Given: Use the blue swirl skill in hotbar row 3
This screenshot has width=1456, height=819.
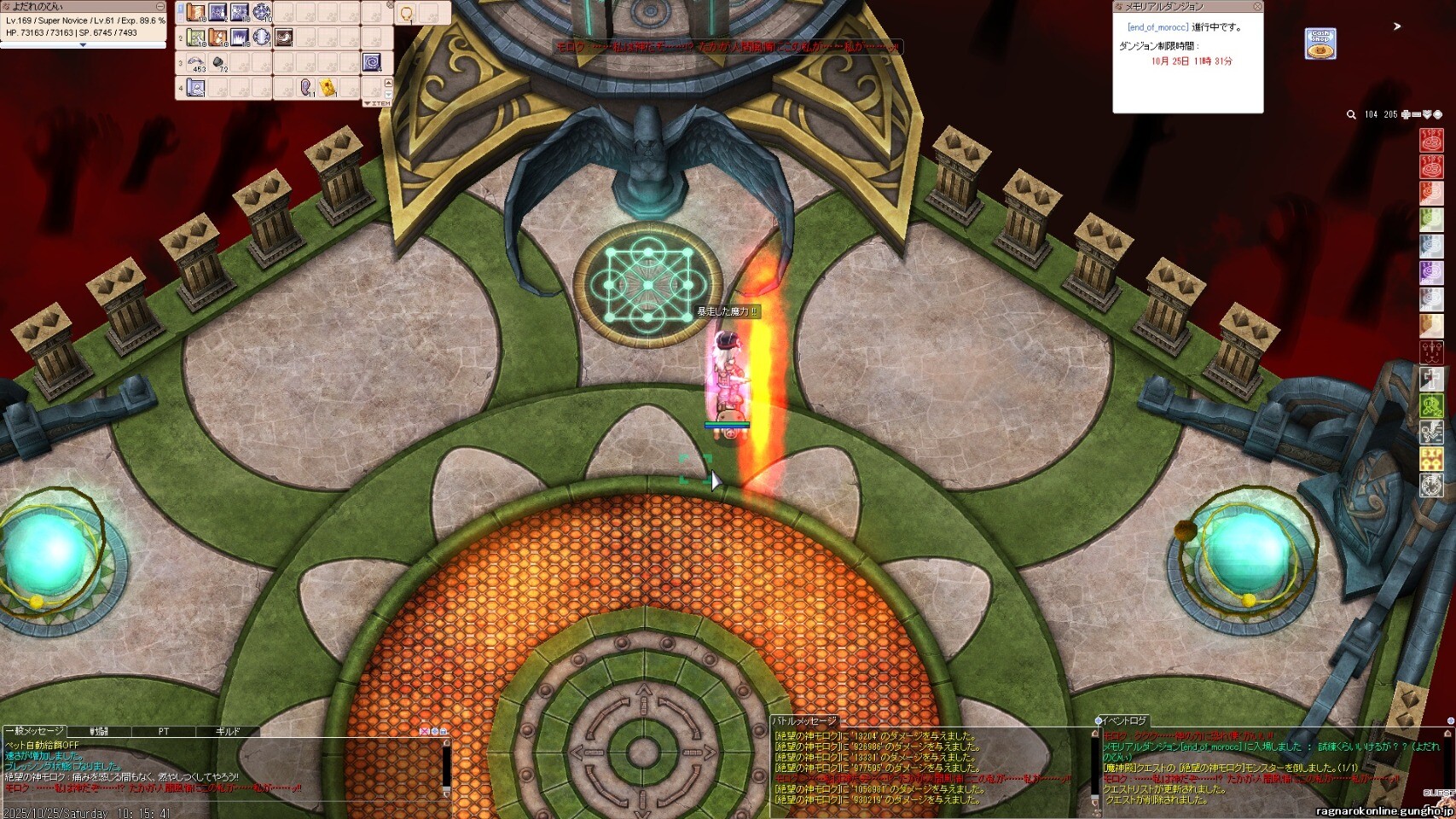Looking at the screenshot, I should tap(372, 62).
